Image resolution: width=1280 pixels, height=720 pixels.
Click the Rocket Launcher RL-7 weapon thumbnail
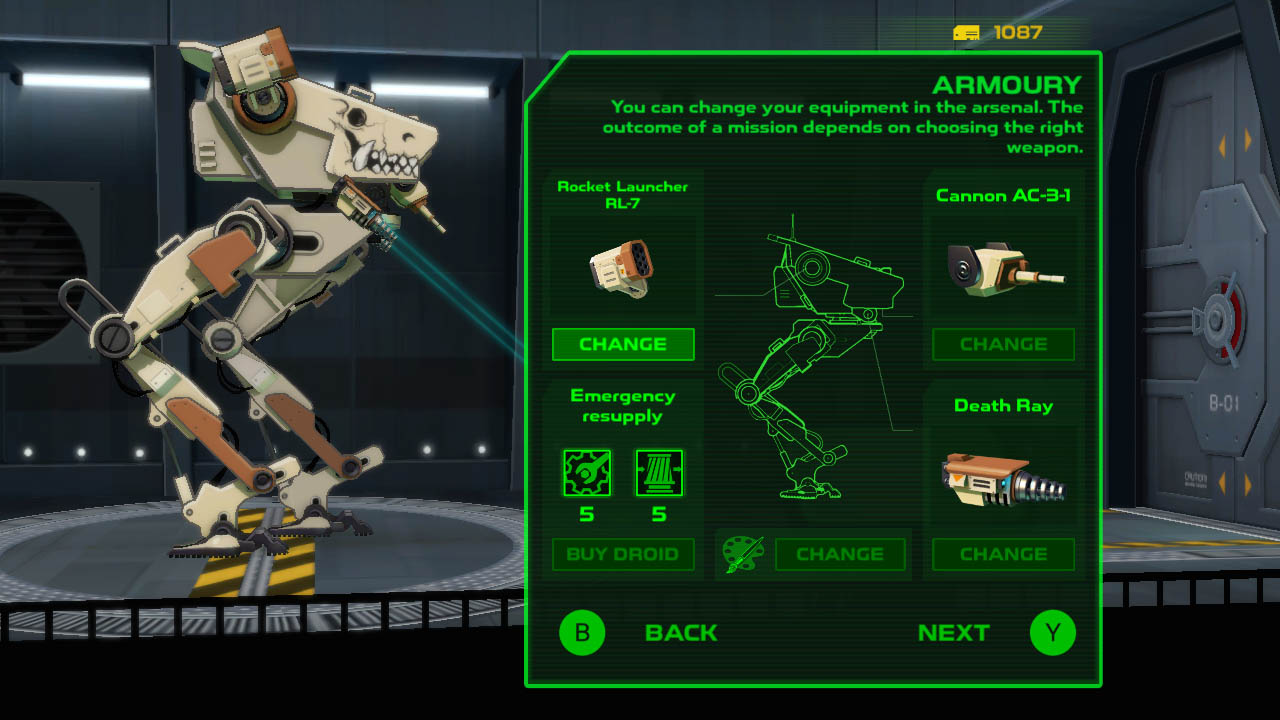(623, 266)
